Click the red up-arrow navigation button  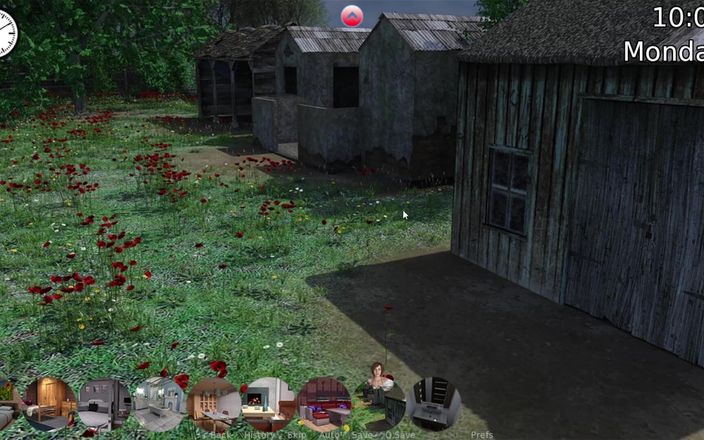tap(352, 16)
